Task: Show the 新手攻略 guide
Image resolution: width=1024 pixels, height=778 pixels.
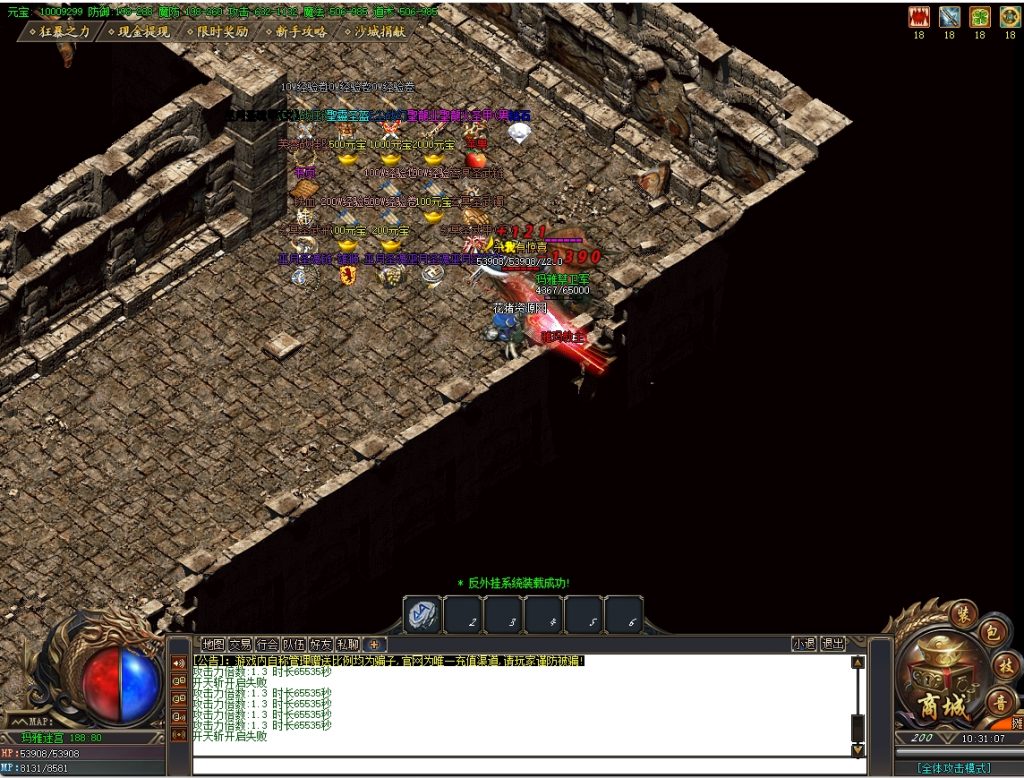Action: coord(296,32)
